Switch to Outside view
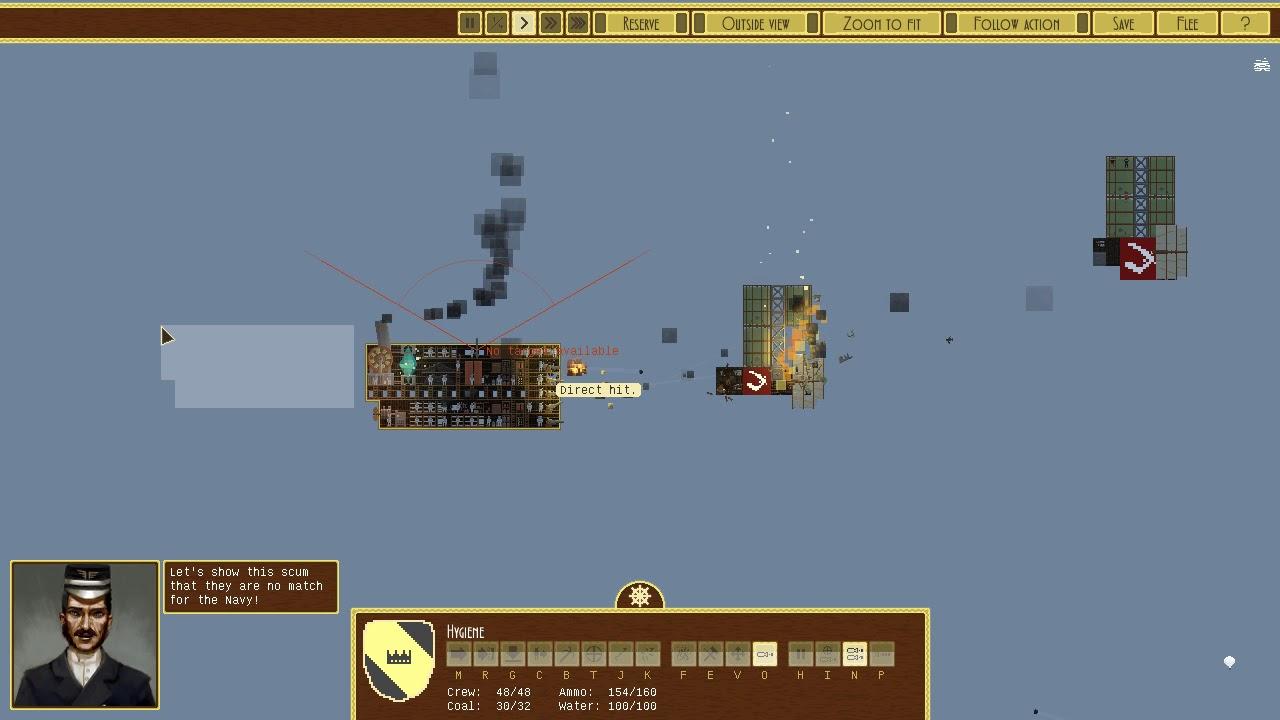1280x720 pixels. tap(755, 23)
